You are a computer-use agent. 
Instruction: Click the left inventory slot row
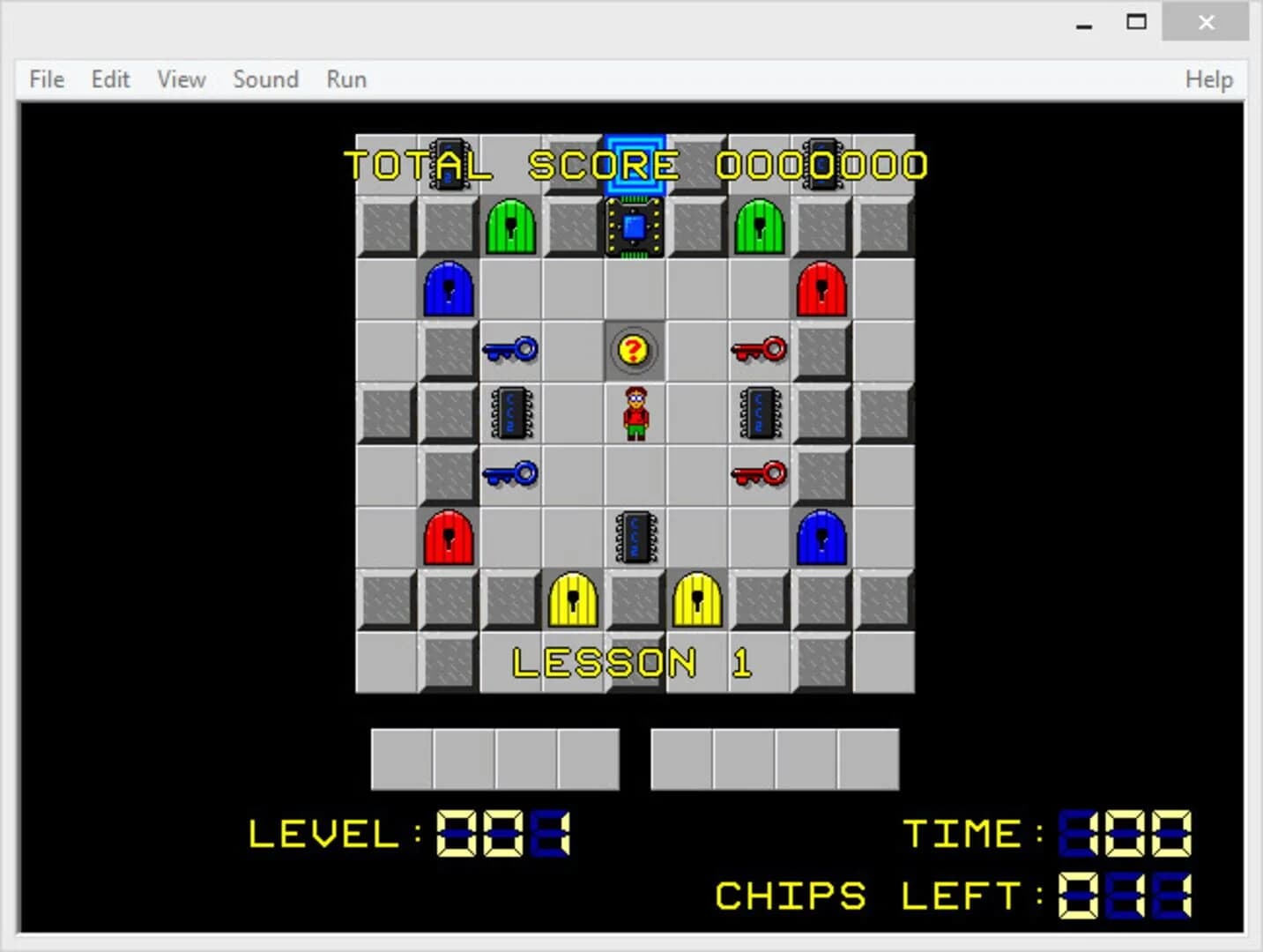coord(496,758)
